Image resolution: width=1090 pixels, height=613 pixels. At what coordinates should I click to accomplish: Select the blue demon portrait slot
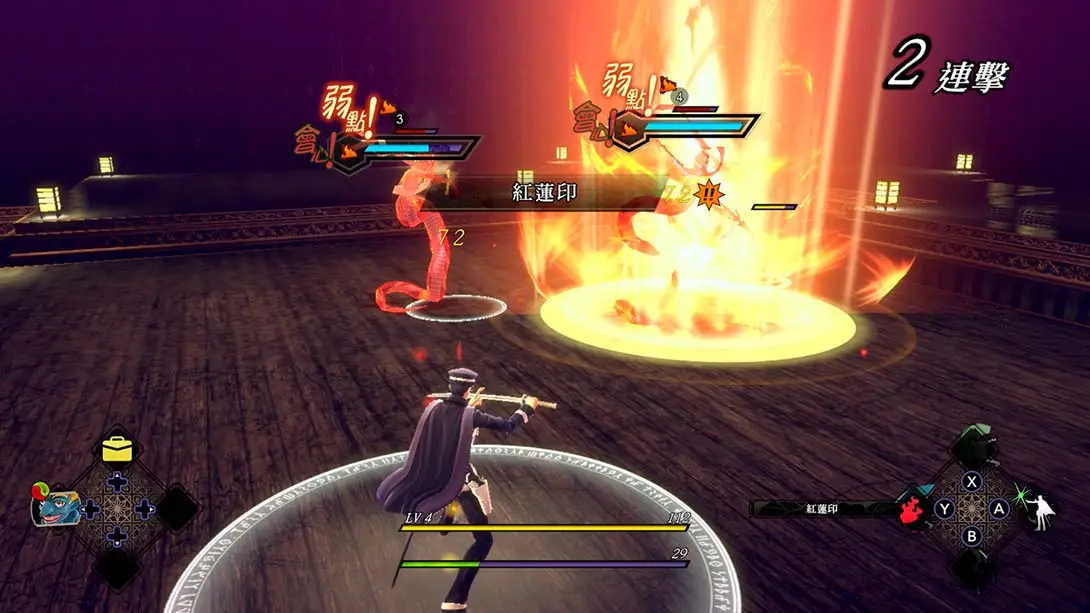click(x=55, y=508)
